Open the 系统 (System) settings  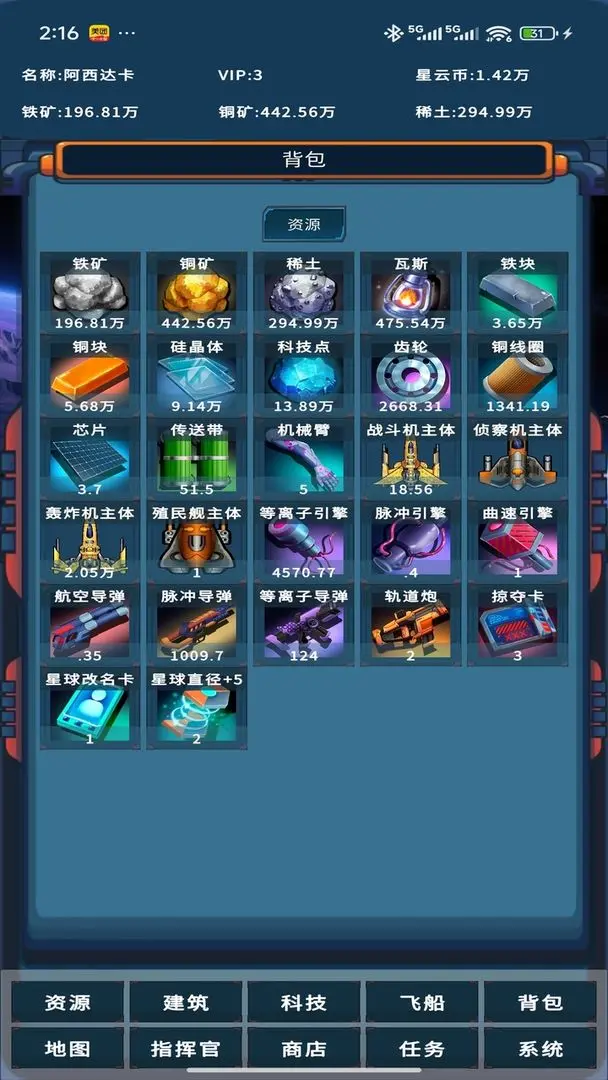click(x=540, y=1049)
